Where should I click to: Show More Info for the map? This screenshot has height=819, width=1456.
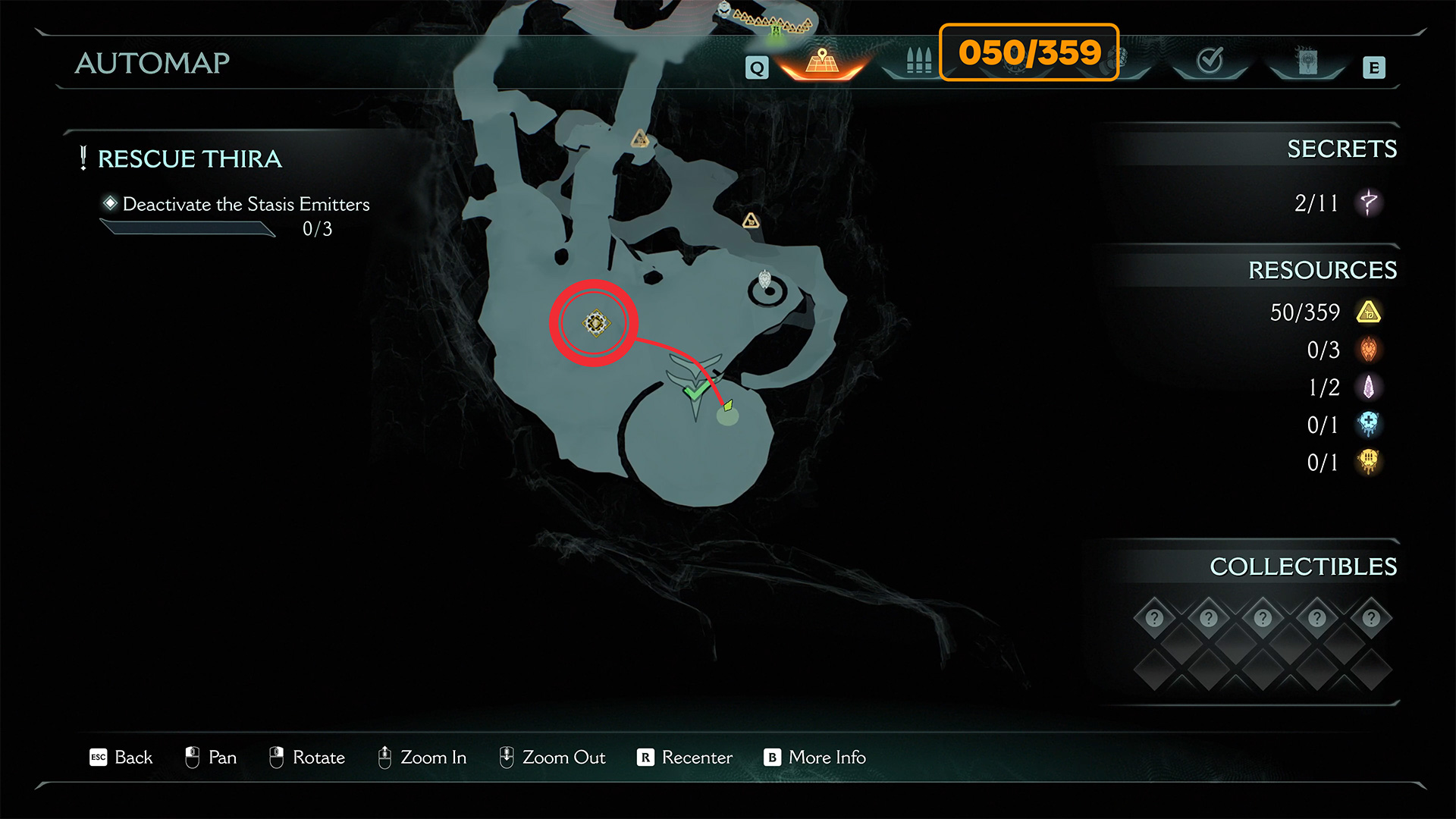(815, 758)
